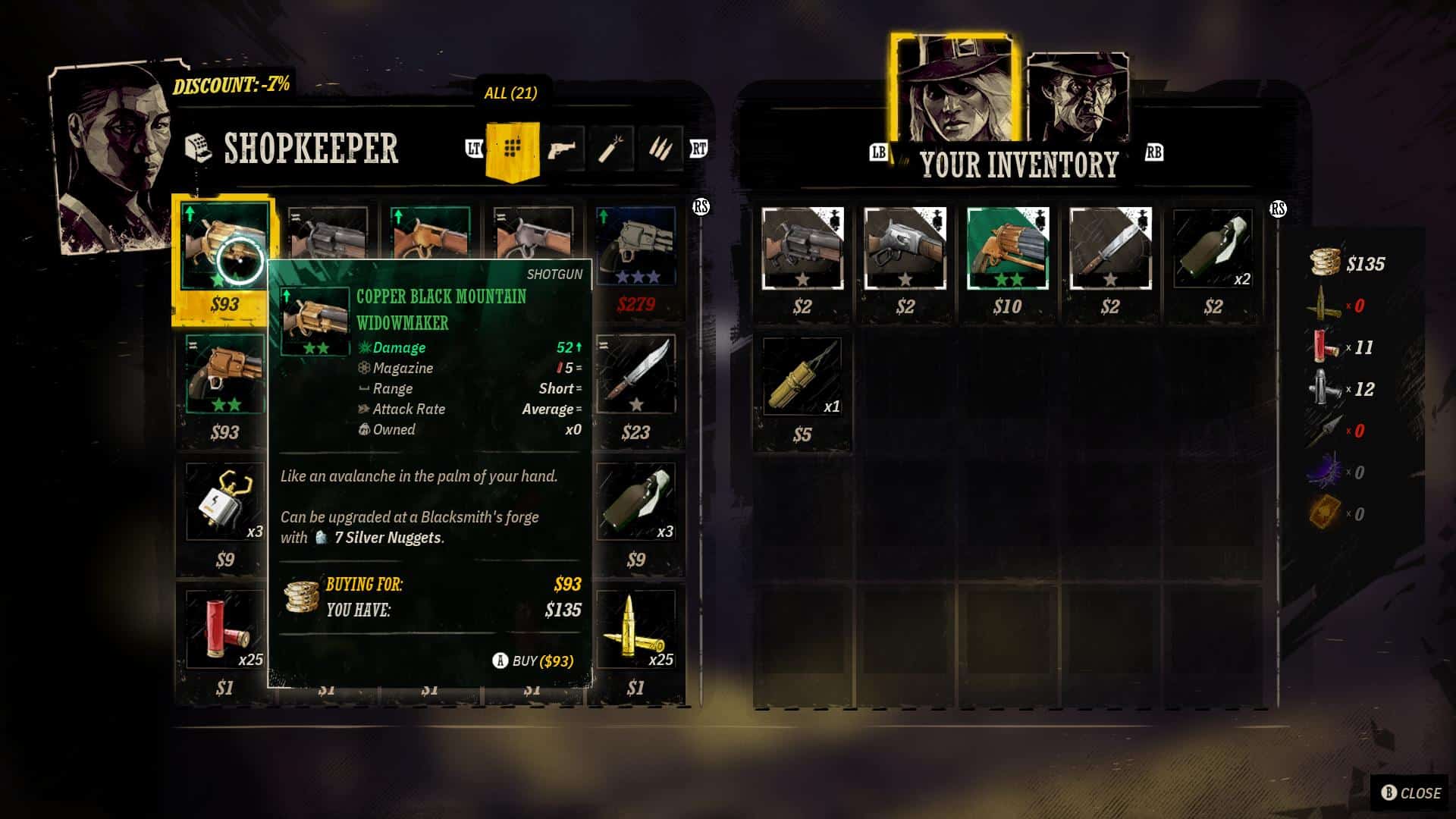Select the first inventory revolver worth $2
The image size is (1456, 819).
pyautogui.click(x=802, y=248)
